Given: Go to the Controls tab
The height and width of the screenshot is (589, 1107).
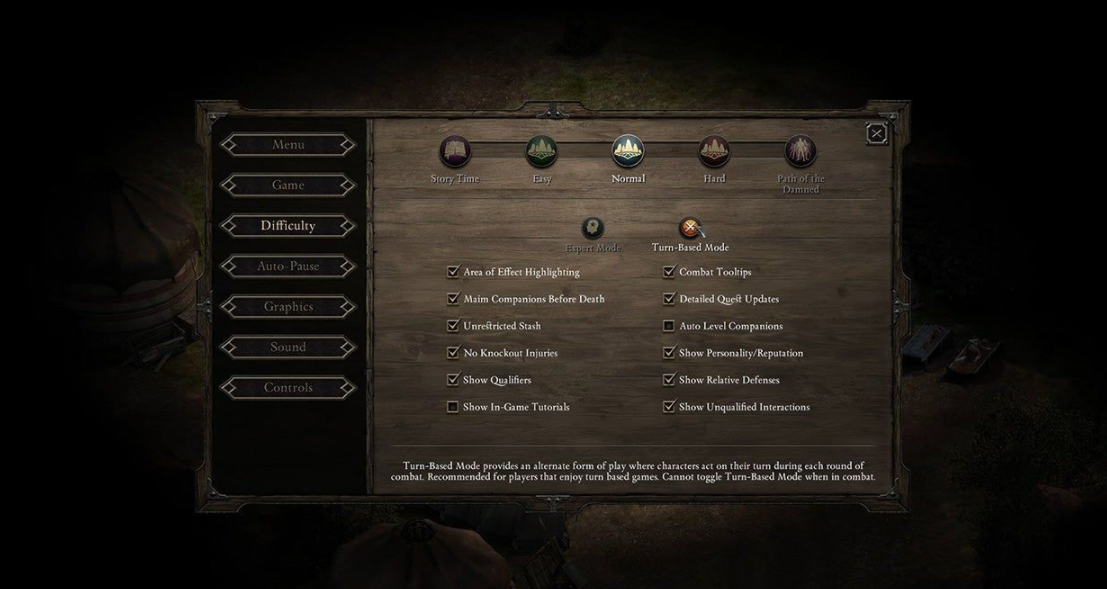Looking at the screenshot, I should [288, 388].
